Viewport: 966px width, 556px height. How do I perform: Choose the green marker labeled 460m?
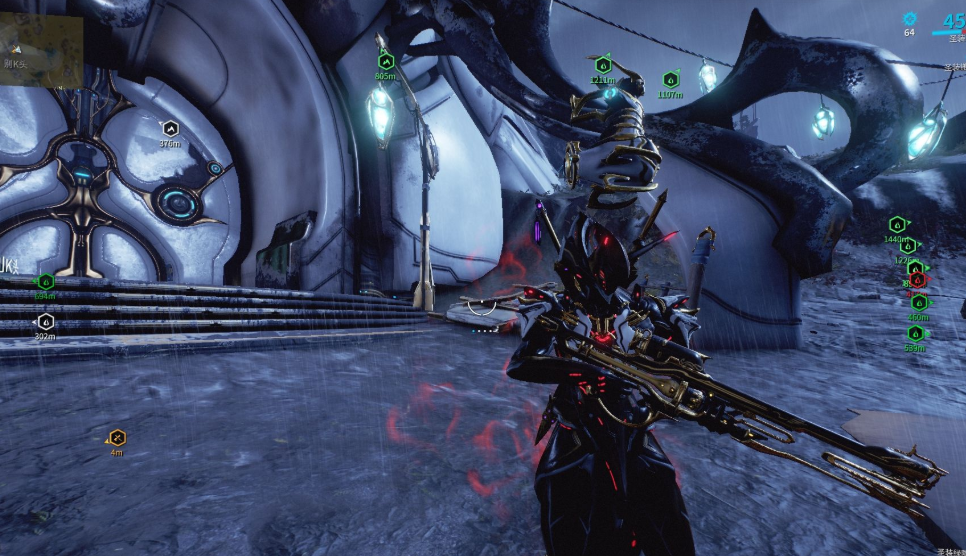point(918,302)
